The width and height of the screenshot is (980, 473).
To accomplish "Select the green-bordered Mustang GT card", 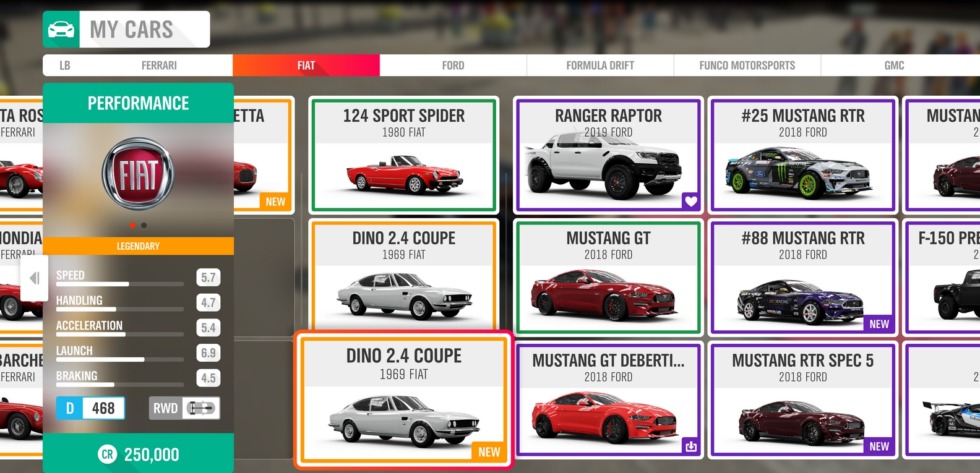I will coord(608,277).
